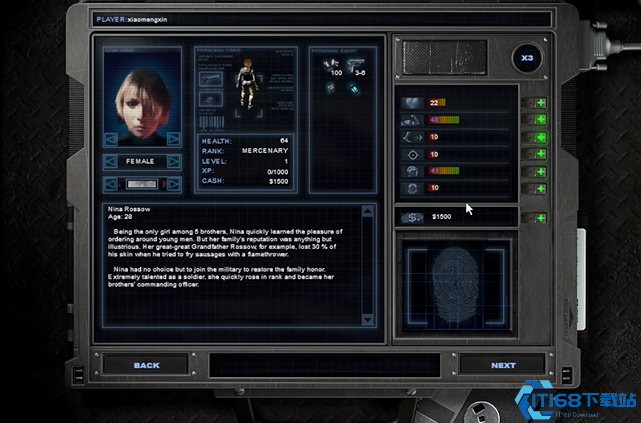Show the next portrait with the right arrow
641x423 pixels.
click(174, 138)
